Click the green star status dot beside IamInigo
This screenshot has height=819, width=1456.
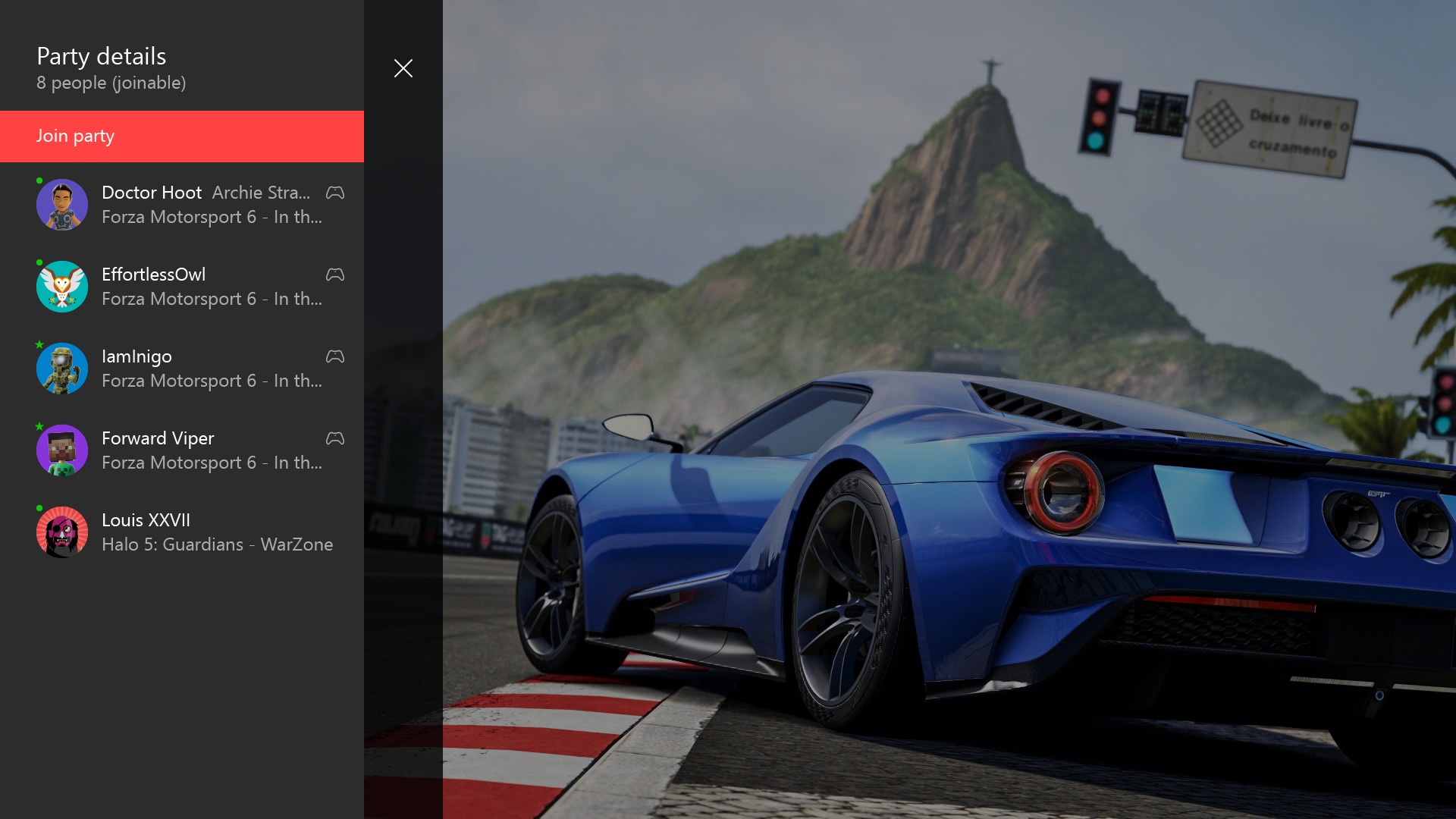(39, 345)
